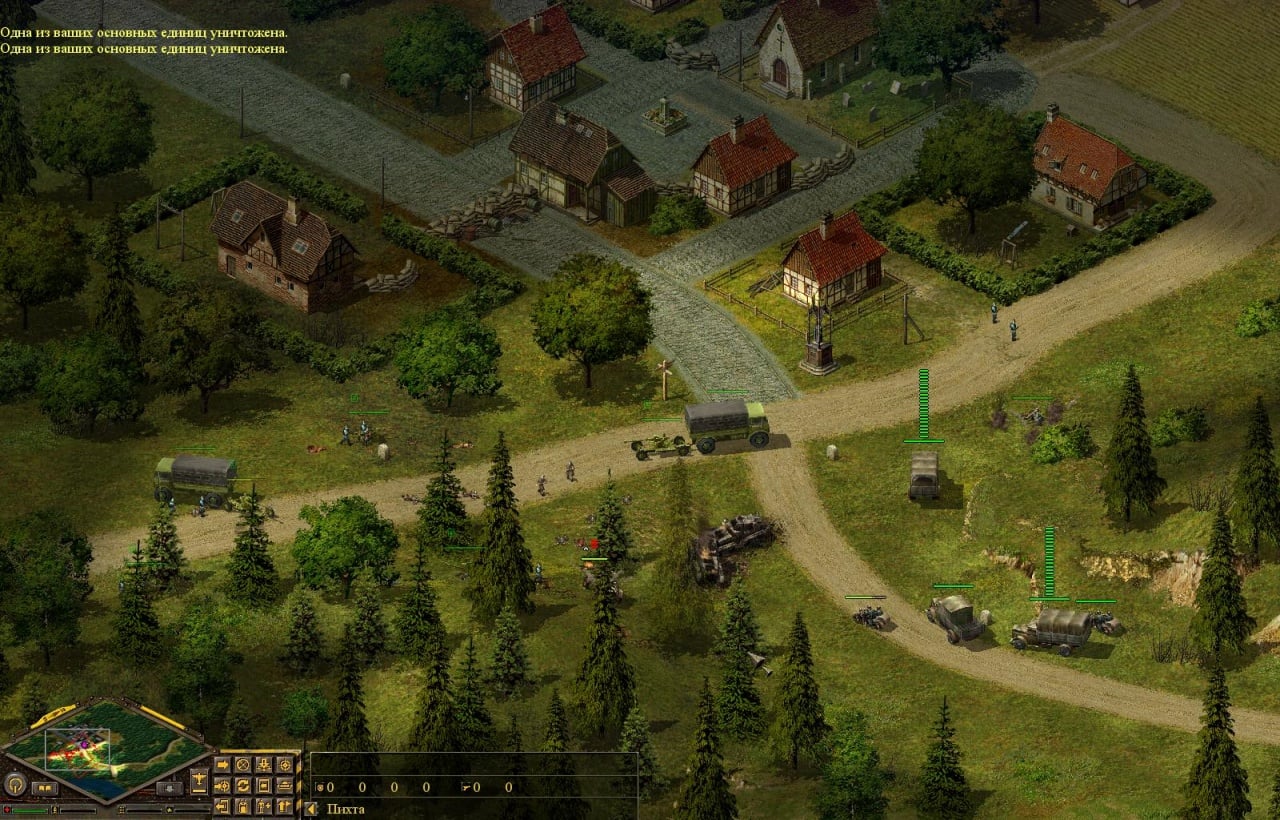The height and width of the screenshot is (820, 1280).
Task: Select the tank silhouette command button
Action: (285, 786)
